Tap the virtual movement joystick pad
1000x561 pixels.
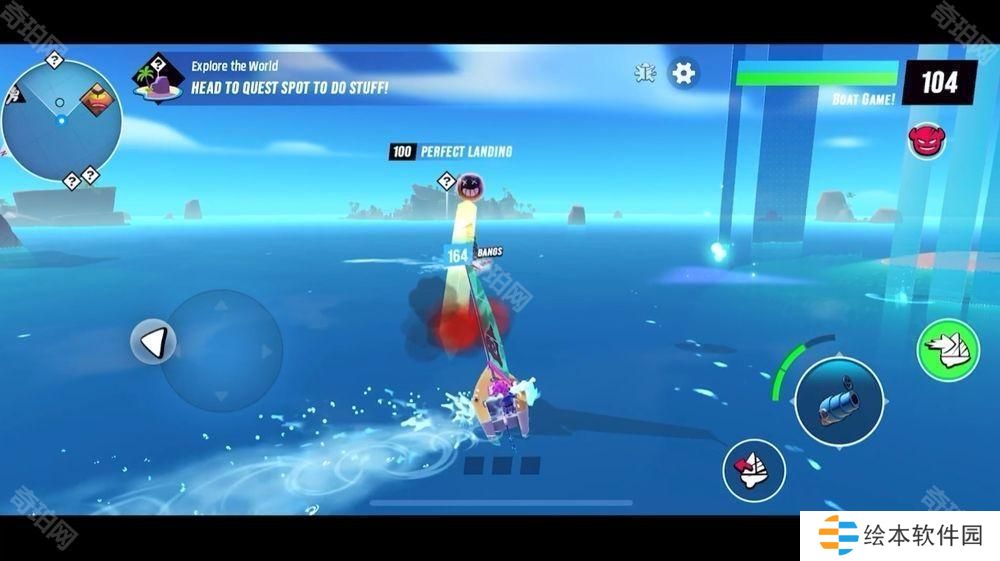pos(222,350)
